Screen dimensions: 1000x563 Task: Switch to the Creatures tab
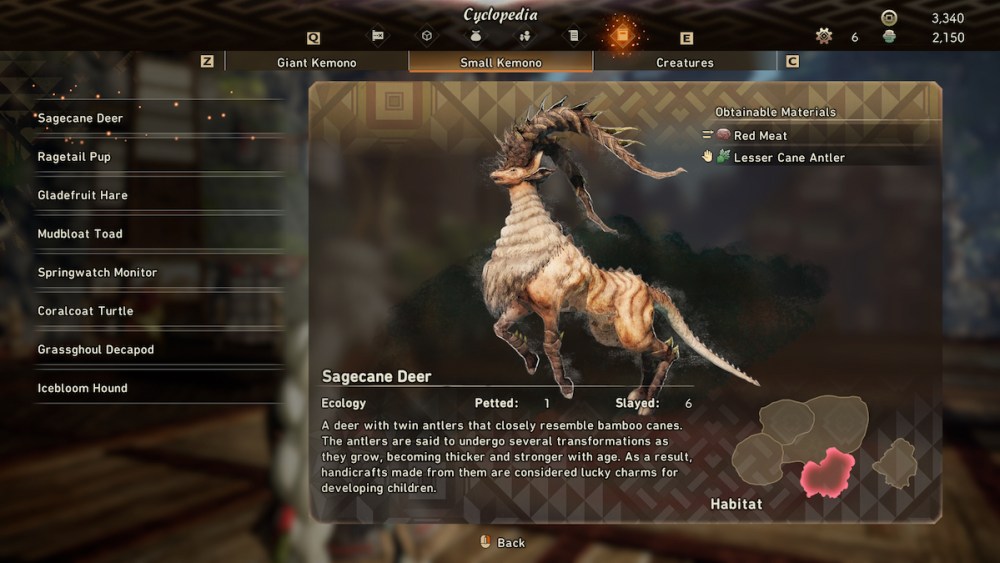coord(685,62)
